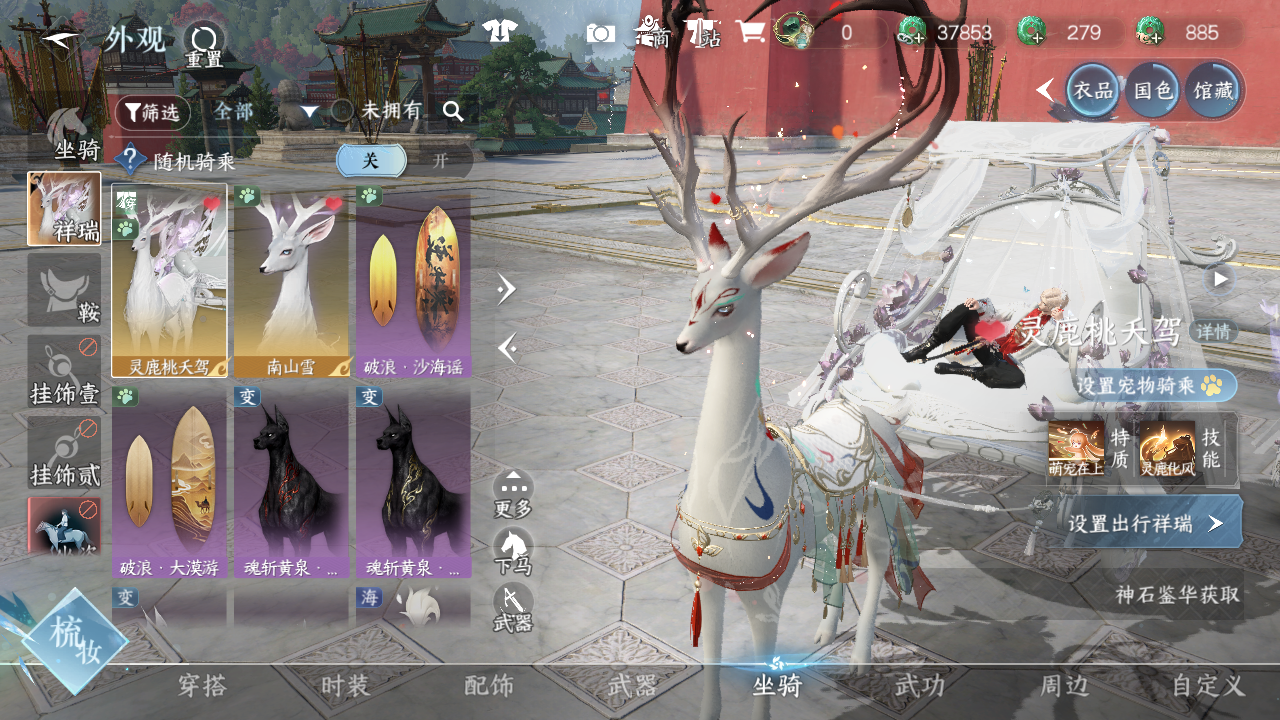1280x720 pixels.
Task: Click the back arrow beside 外观
Action: click(x=60, y=42)
